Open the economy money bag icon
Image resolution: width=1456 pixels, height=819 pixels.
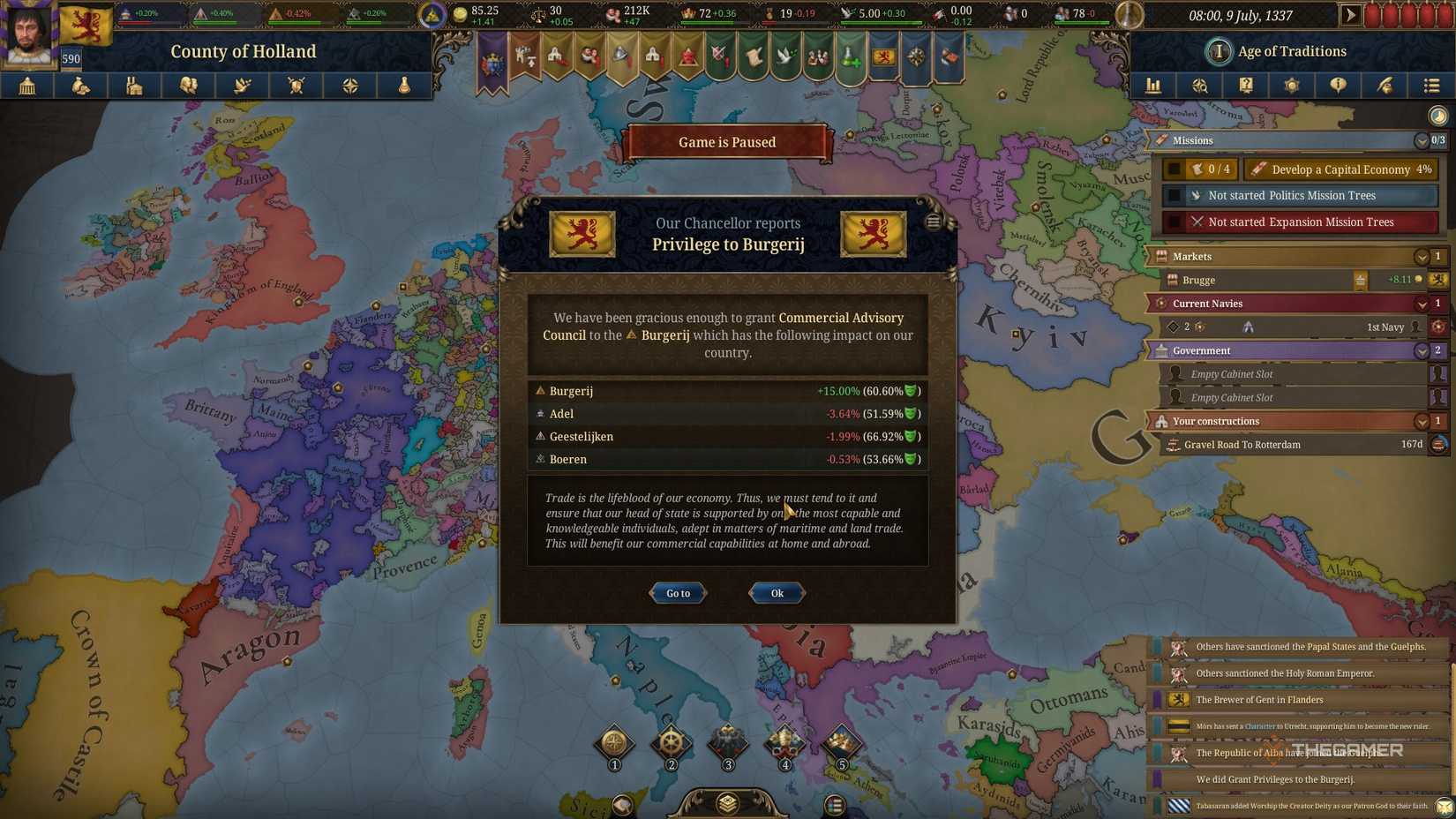pyautogui.click(x=81, y=86)
